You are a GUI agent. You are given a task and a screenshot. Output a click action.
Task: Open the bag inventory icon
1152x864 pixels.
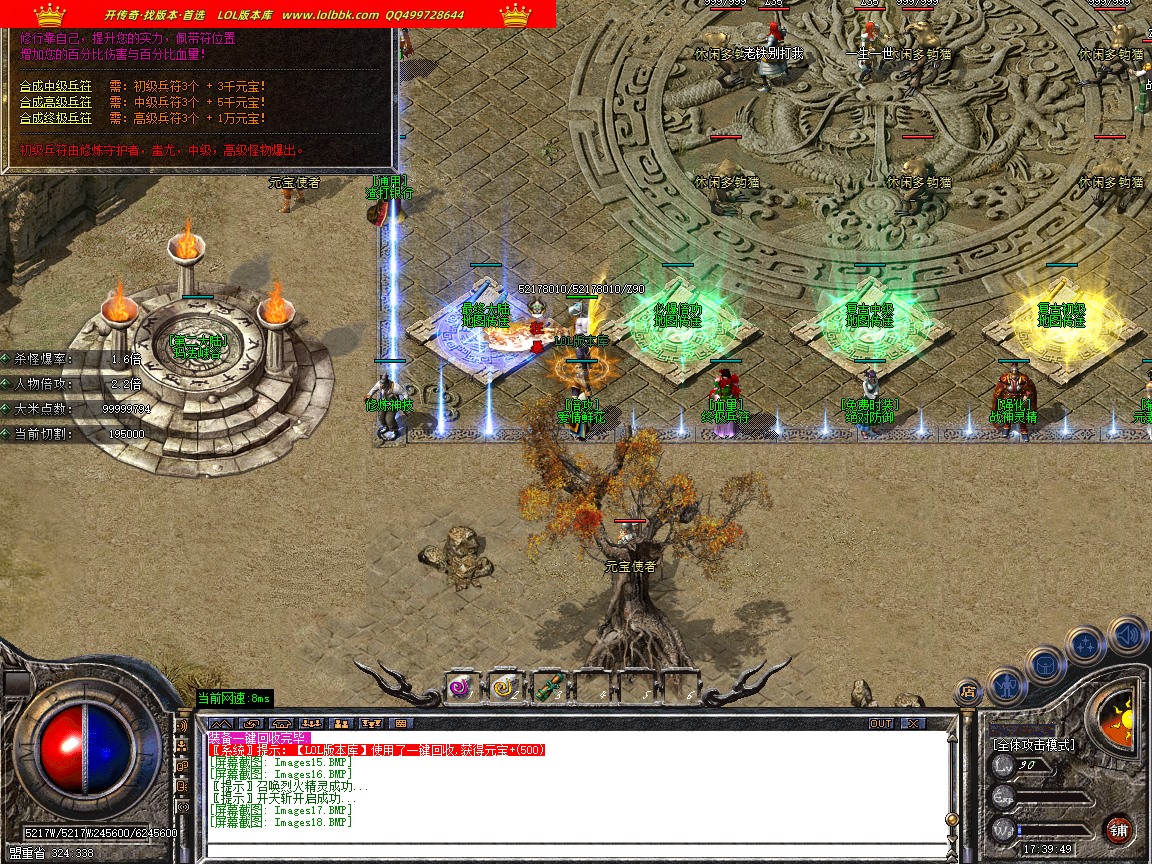[1044, 664]
